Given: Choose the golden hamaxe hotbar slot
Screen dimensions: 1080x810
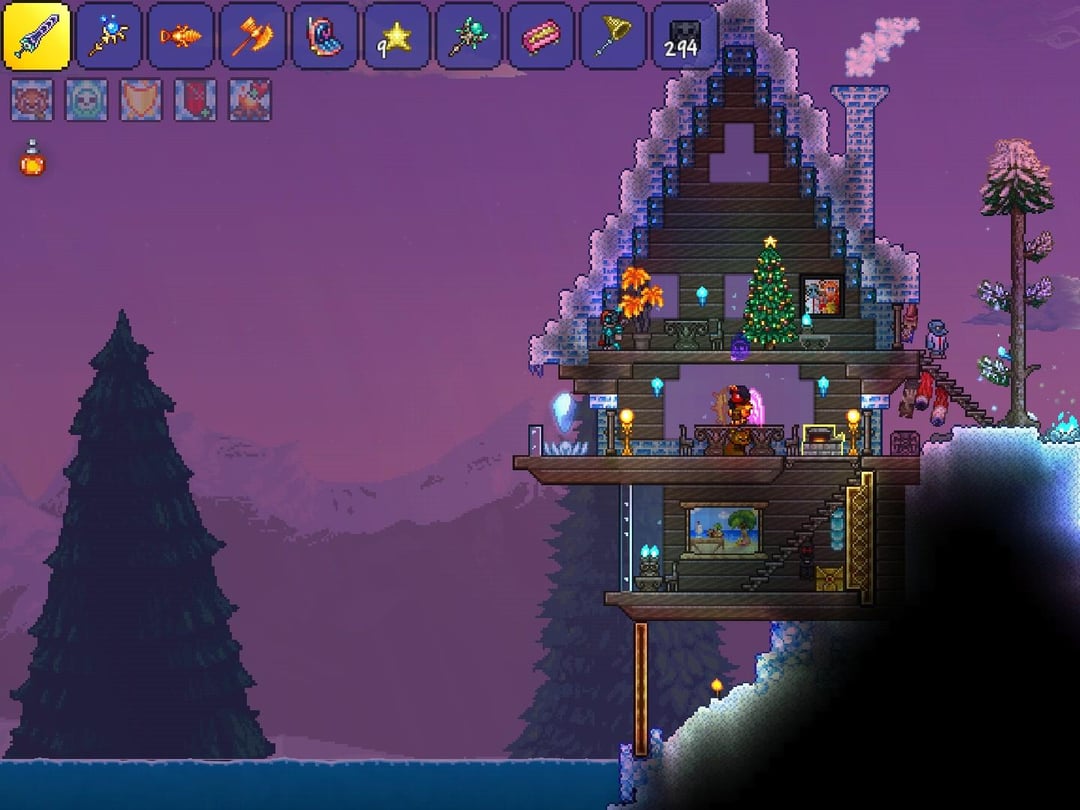Looking at the screenshot, I should click(x=253, y=36).
